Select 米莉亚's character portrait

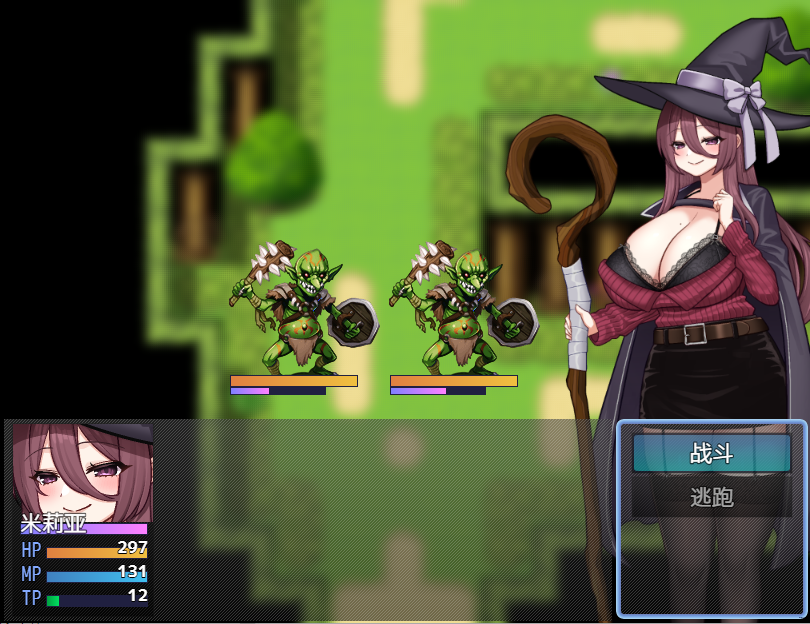(x=82, y=470)
